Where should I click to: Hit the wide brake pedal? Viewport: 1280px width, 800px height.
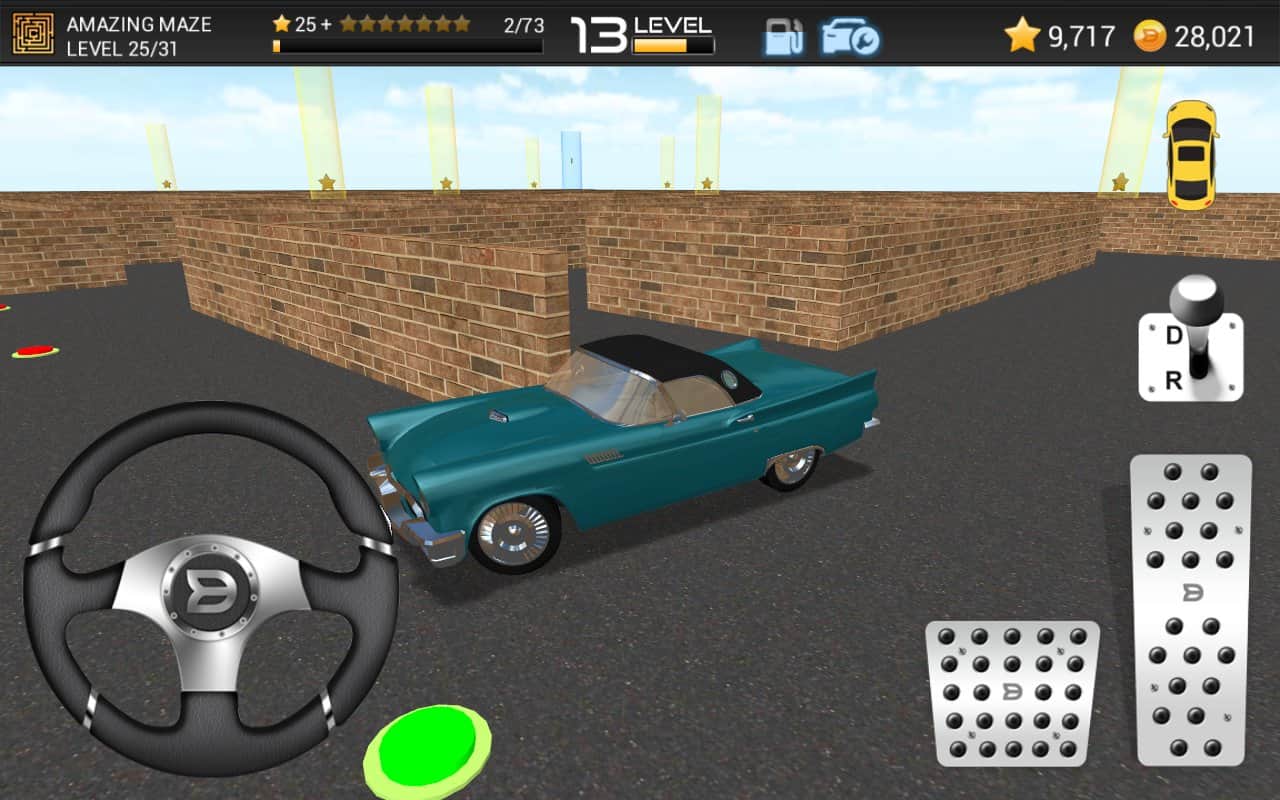(1012, 692)
